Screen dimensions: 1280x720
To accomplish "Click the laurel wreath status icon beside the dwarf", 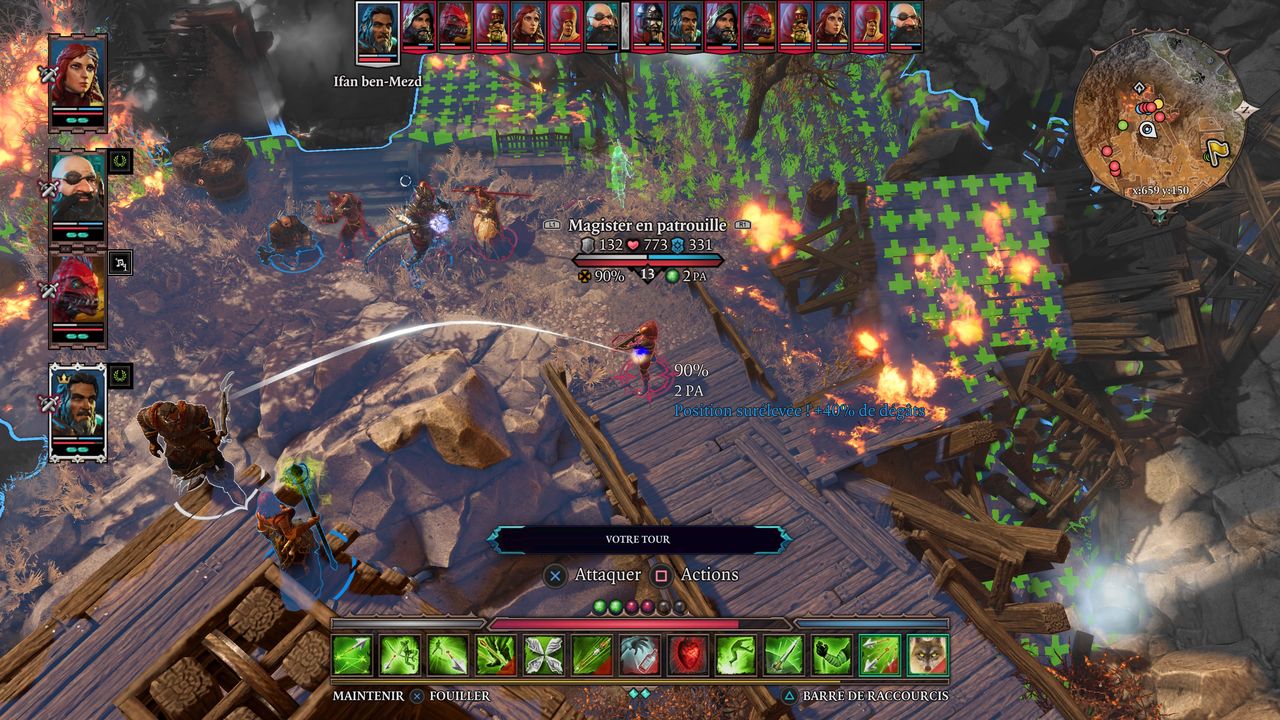I will coord(120,161).
